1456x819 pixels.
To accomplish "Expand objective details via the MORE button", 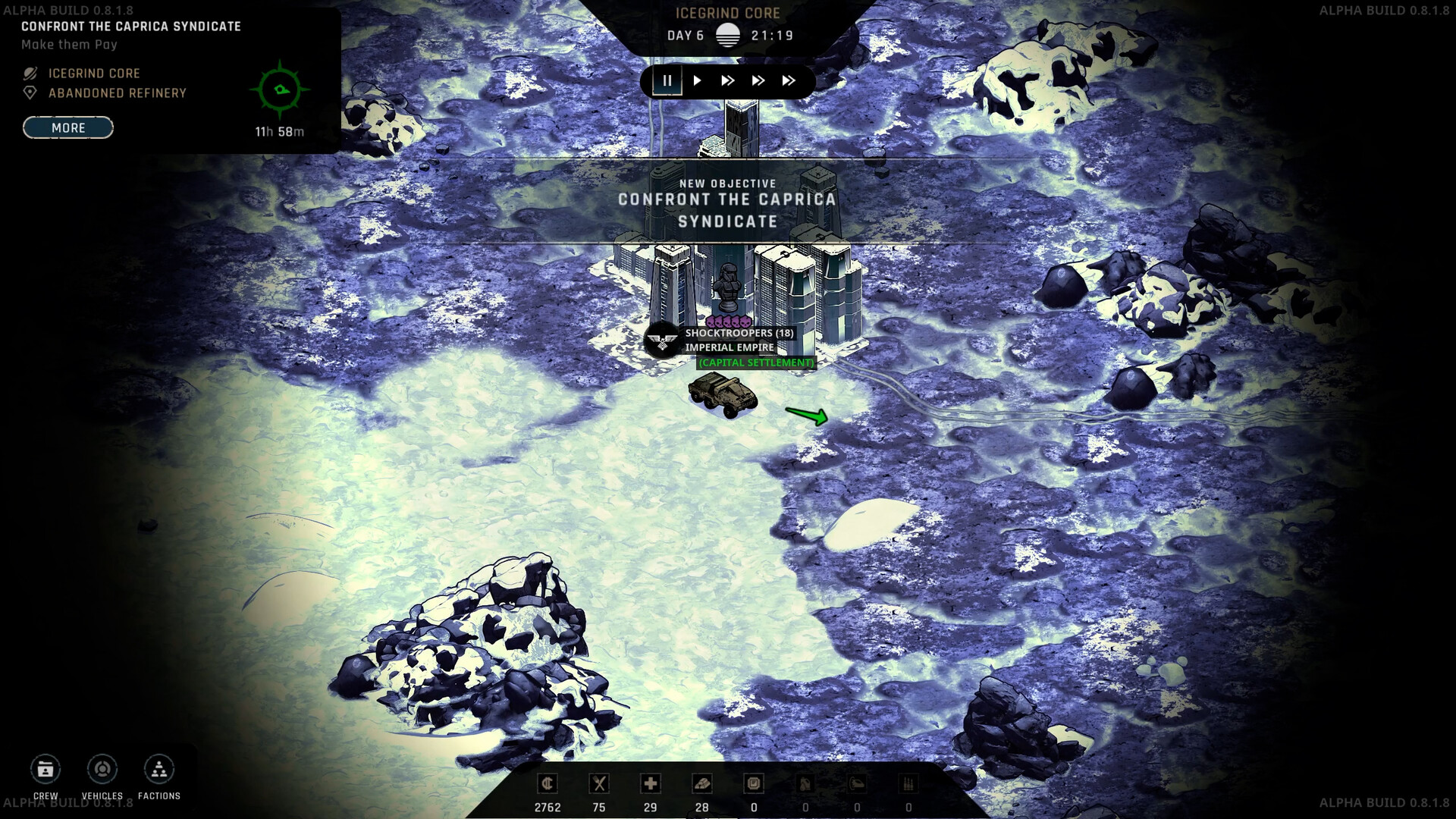I will (67, 127).
